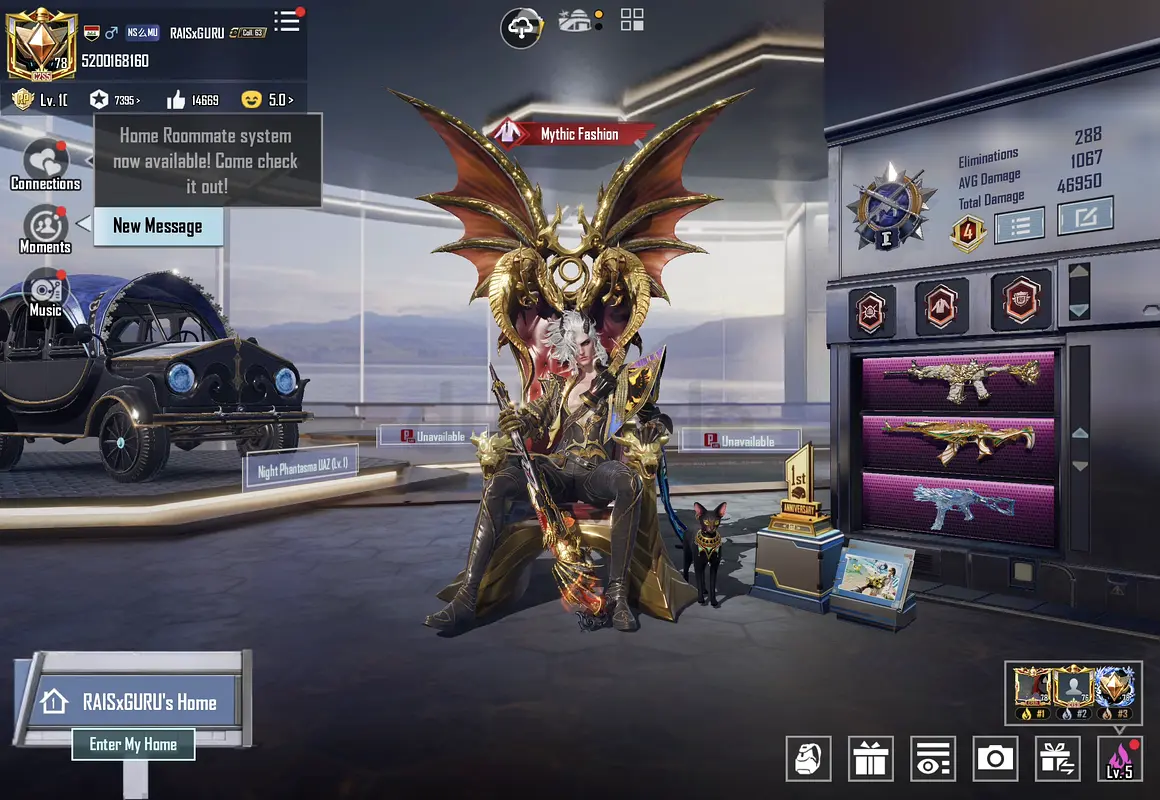
Task: Click the edit stats pencil button
Action: (x=1085, y=216)
